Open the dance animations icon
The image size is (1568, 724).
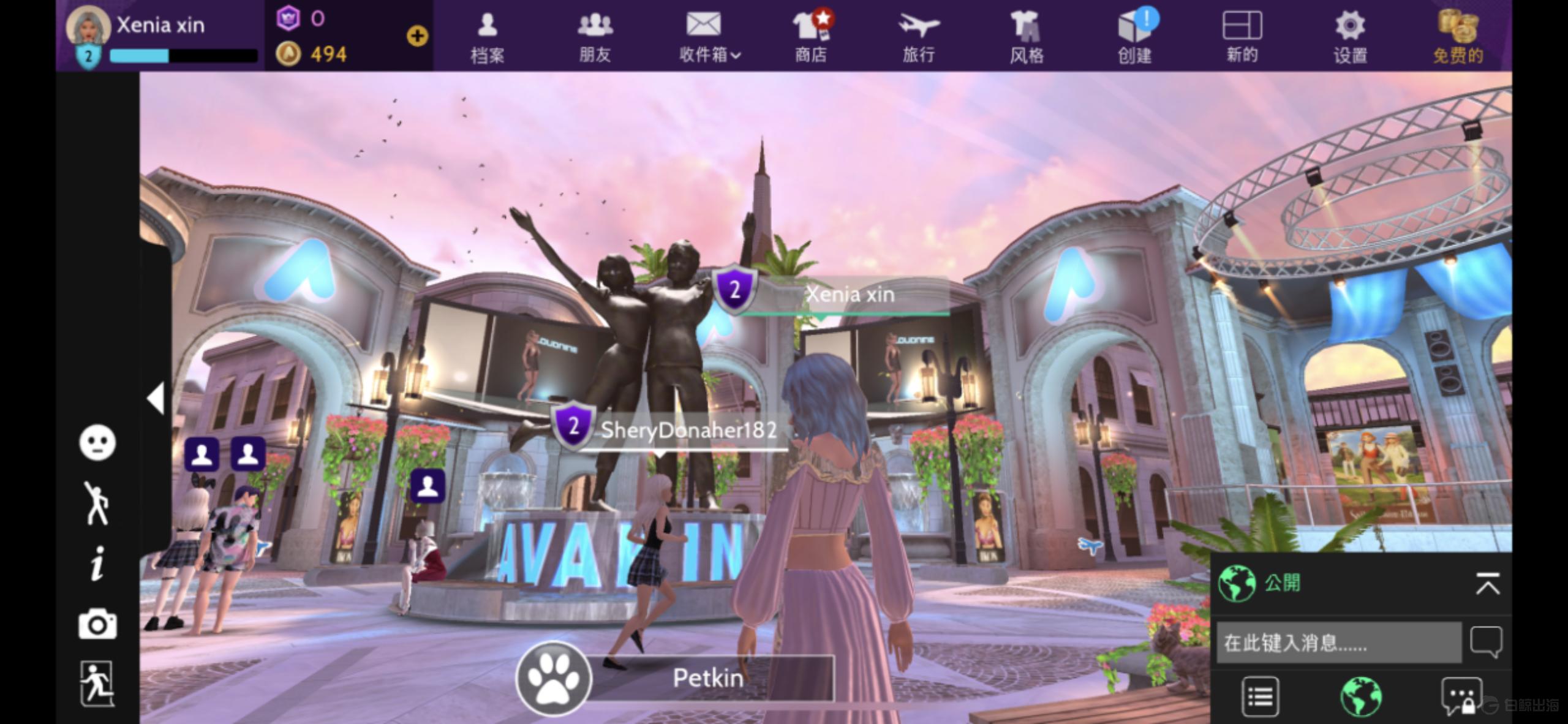point(96,503)
